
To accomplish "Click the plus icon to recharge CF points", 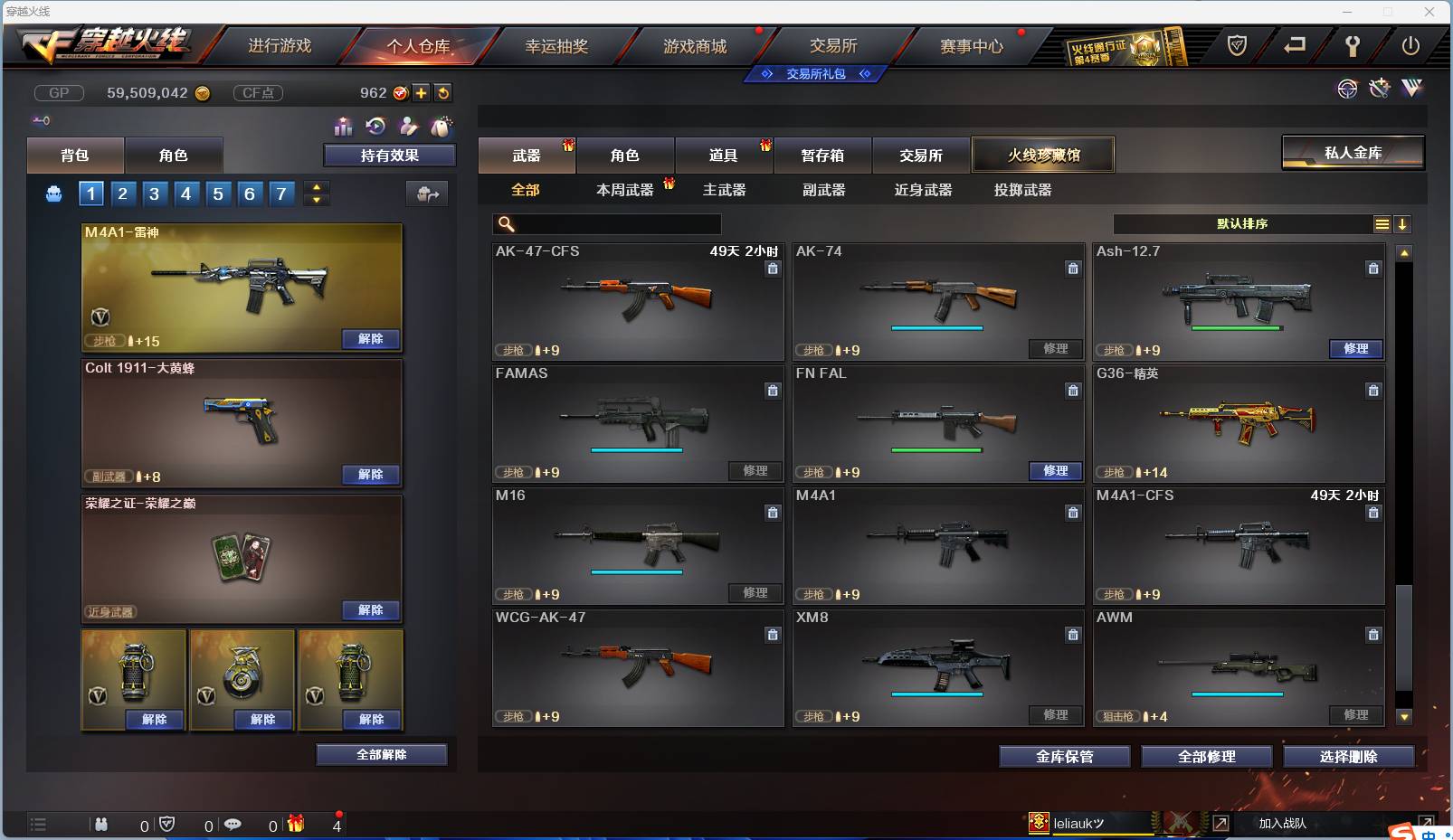I will (x=422, y=91).
